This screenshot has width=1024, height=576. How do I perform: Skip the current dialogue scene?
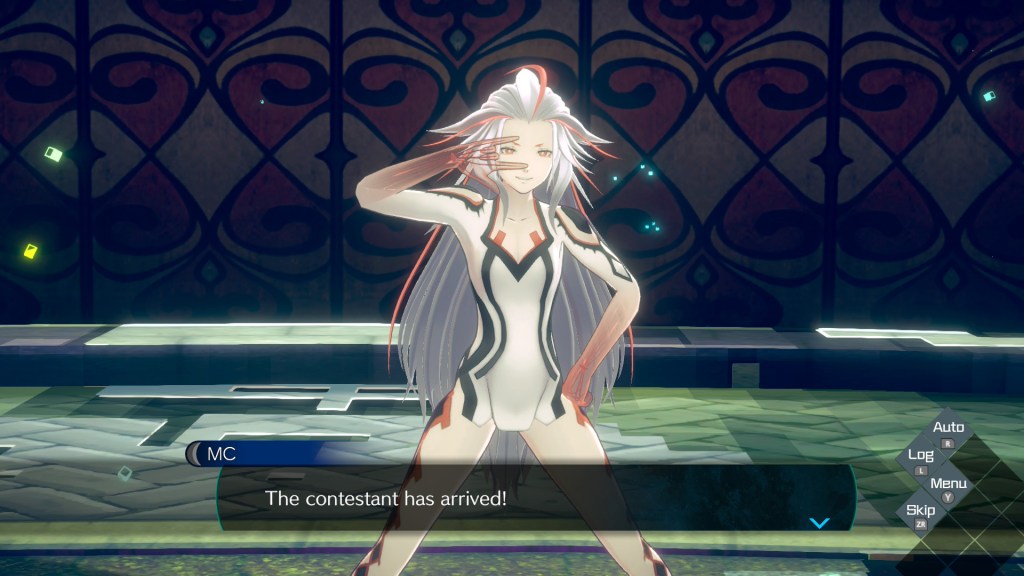point(921,514)
